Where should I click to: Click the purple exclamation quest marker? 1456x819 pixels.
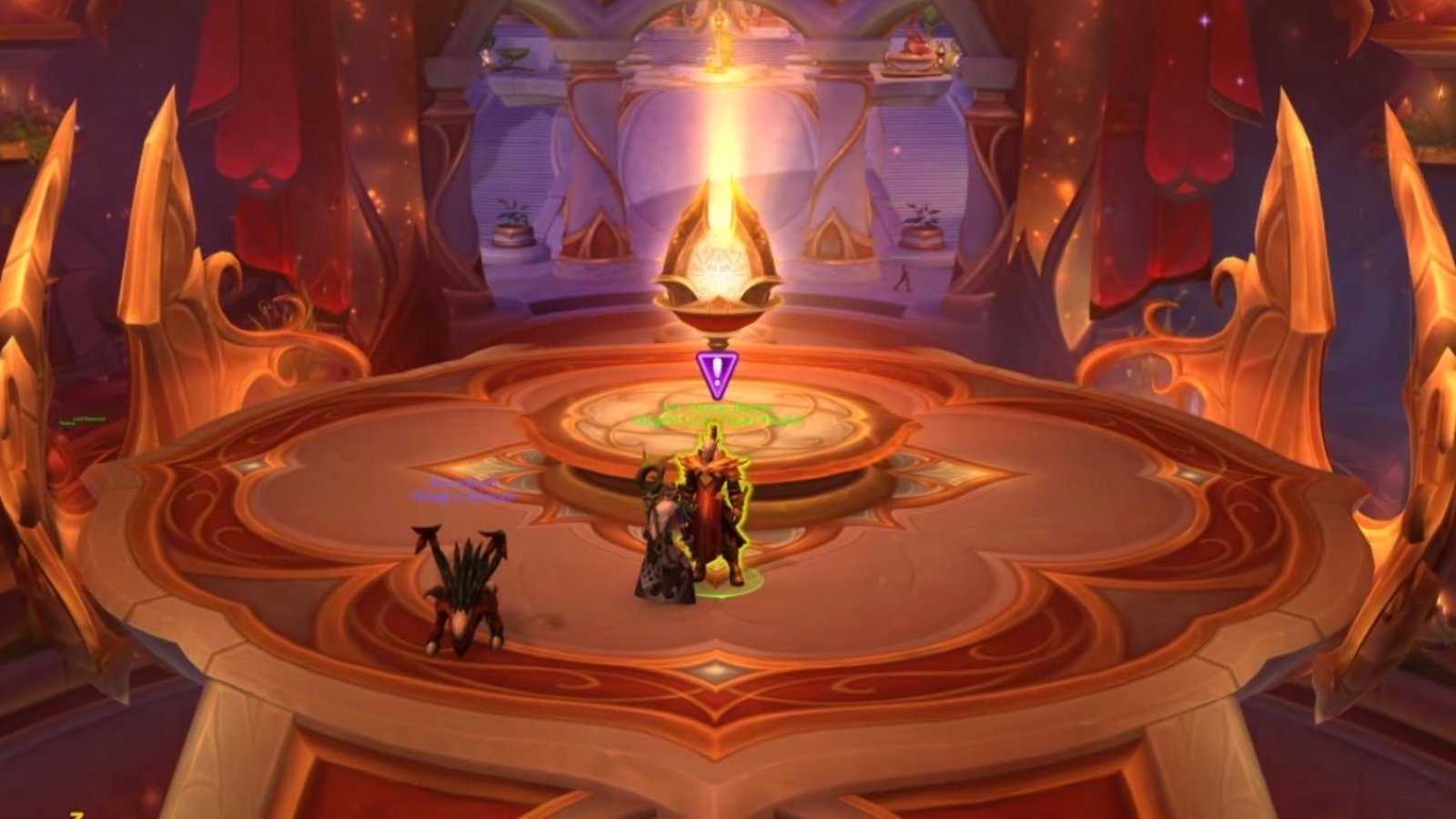pos(717,371)
